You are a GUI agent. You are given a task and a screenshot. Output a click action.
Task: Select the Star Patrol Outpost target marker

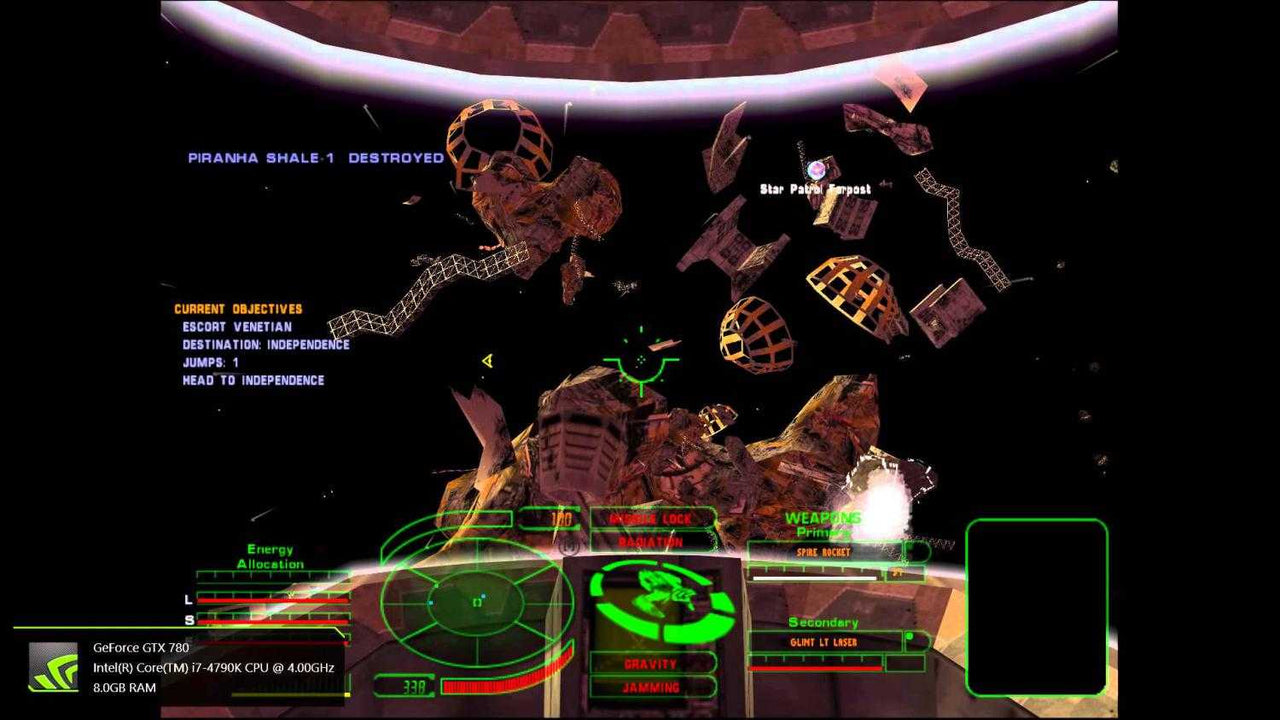pos(818,168)
